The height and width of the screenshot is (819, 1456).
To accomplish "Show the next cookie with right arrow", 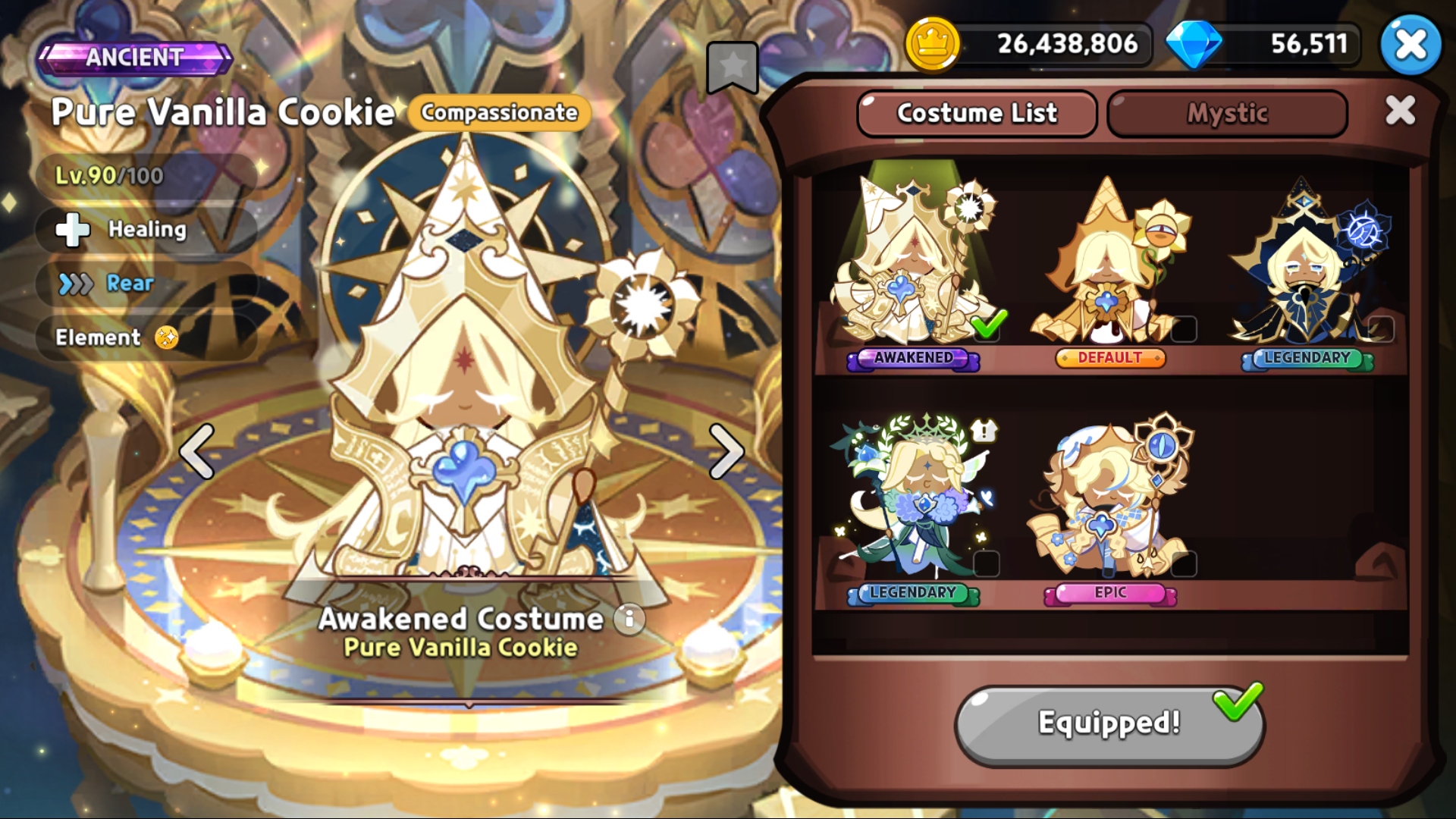I will [x=726, y=452].
